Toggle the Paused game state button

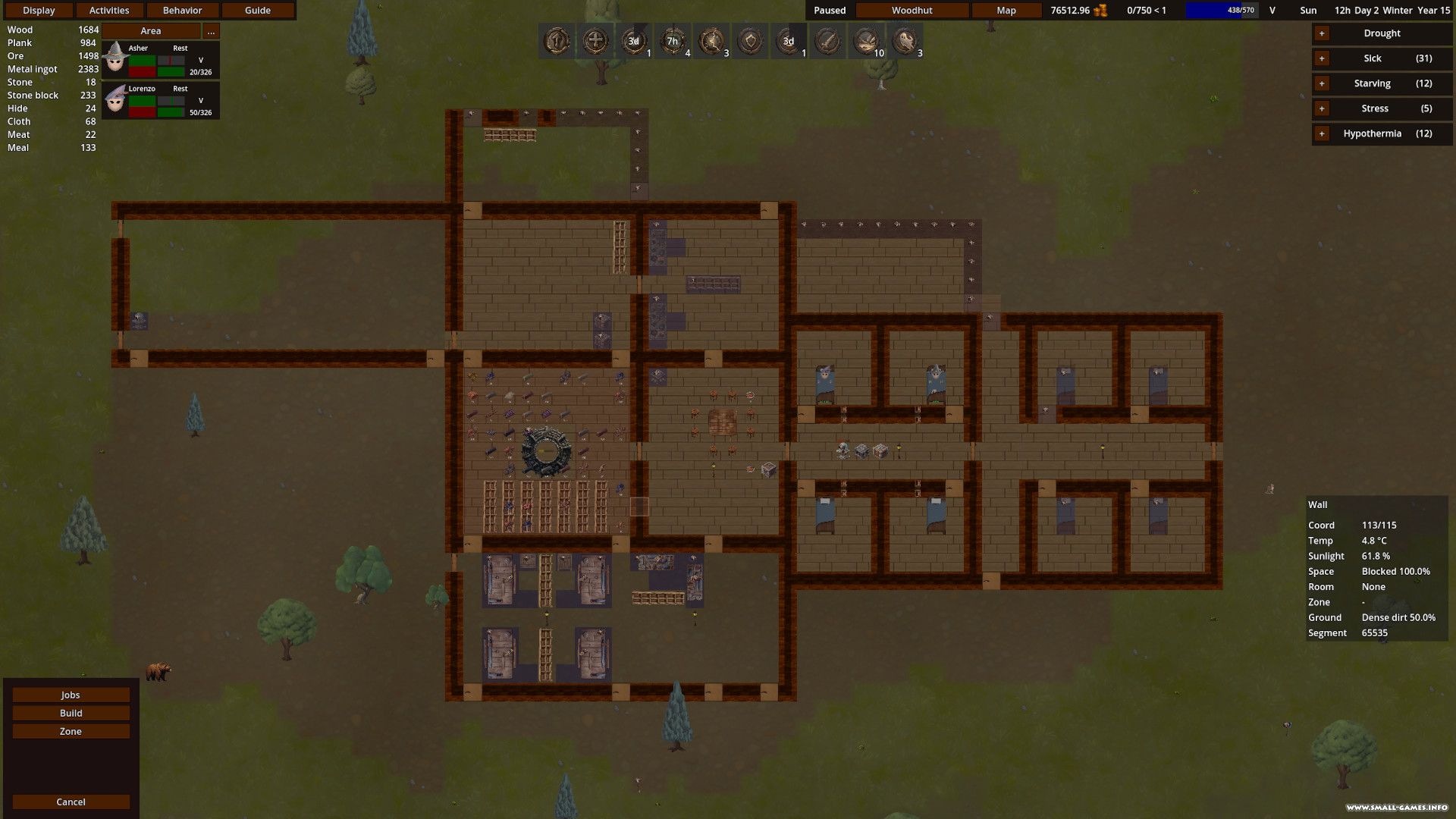point(830,11)
